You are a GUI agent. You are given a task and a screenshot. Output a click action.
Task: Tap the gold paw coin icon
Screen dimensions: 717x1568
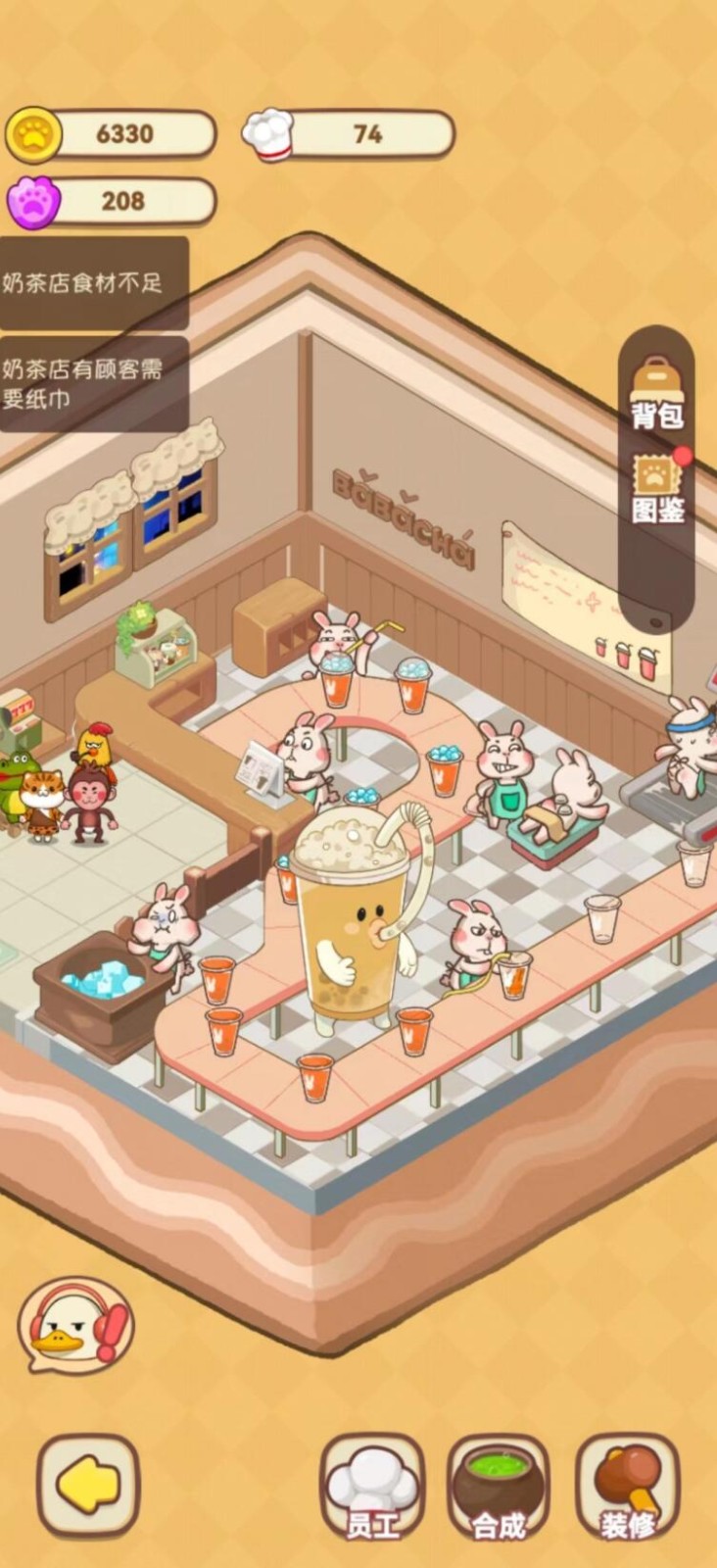pyautogui.click(x=34, y=134)
